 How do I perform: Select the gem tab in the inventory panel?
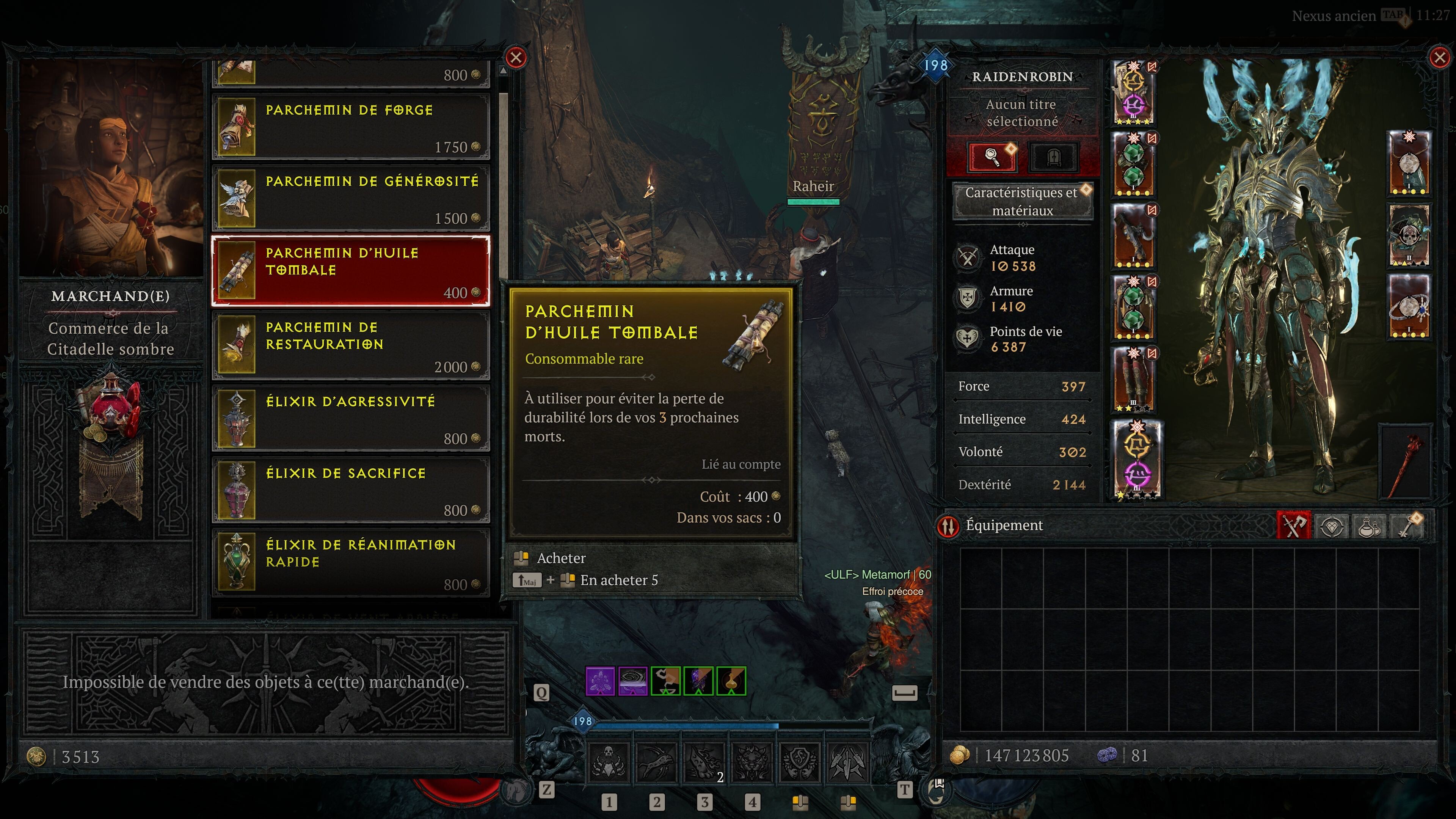(x=1332, y=526)
